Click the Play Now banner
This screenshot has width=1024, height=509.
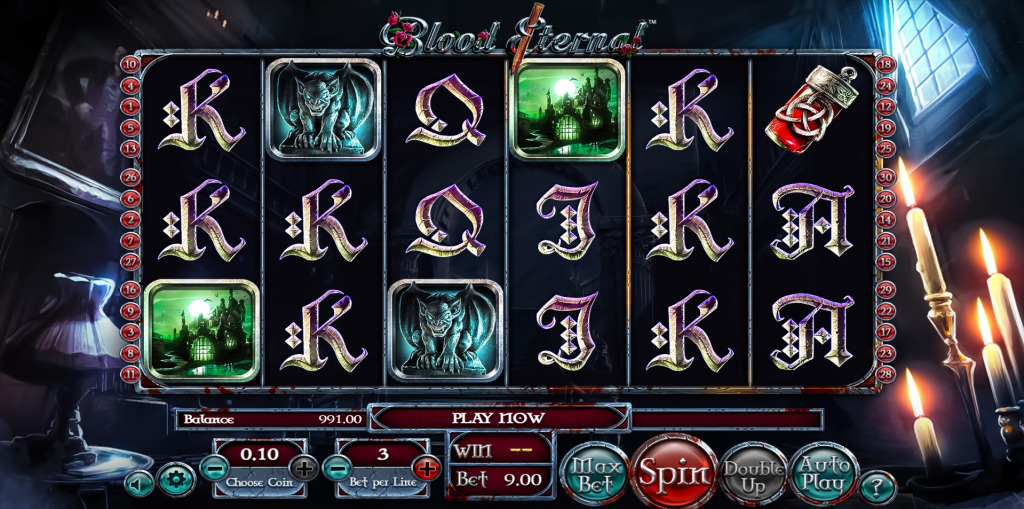click(498, 417)
